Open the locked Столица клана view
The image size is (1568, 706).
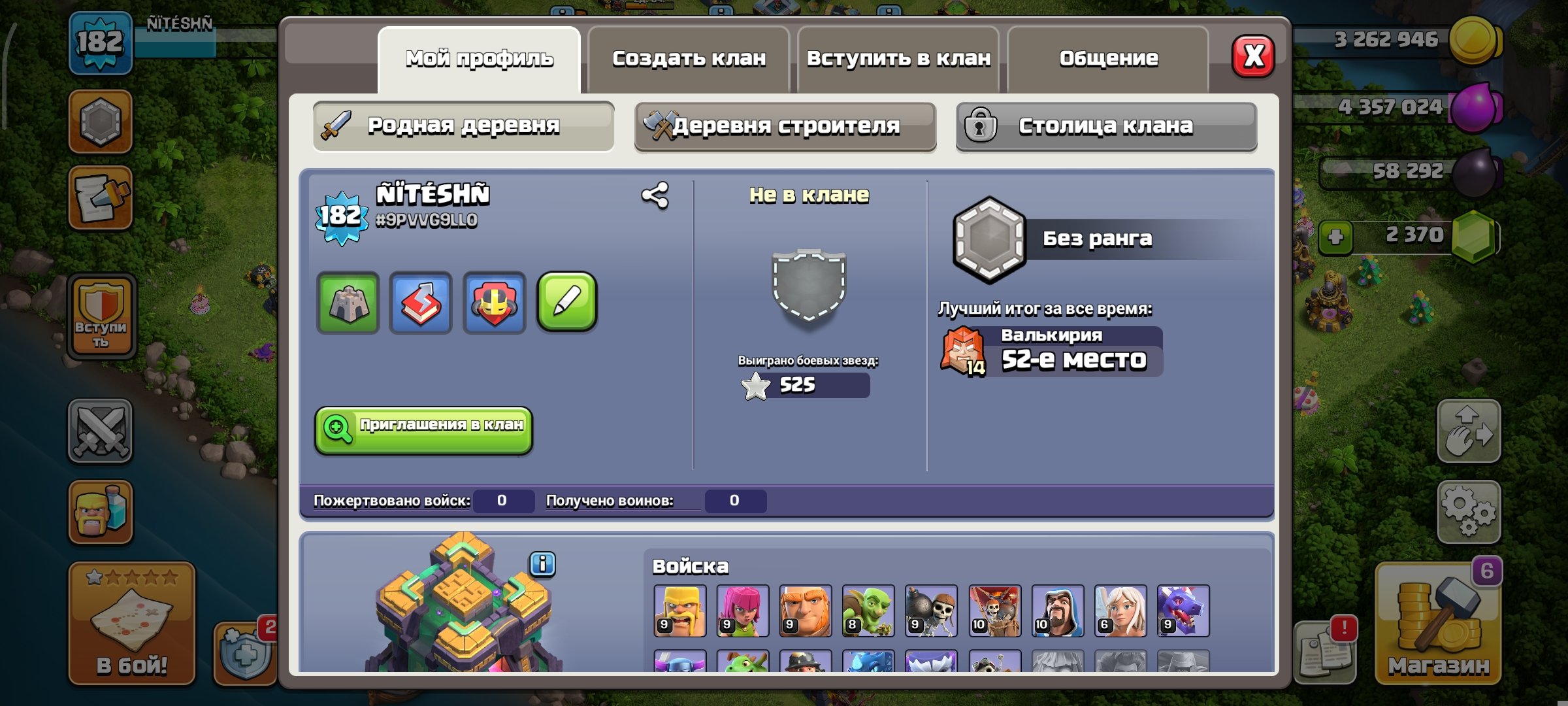[1104, 126]
